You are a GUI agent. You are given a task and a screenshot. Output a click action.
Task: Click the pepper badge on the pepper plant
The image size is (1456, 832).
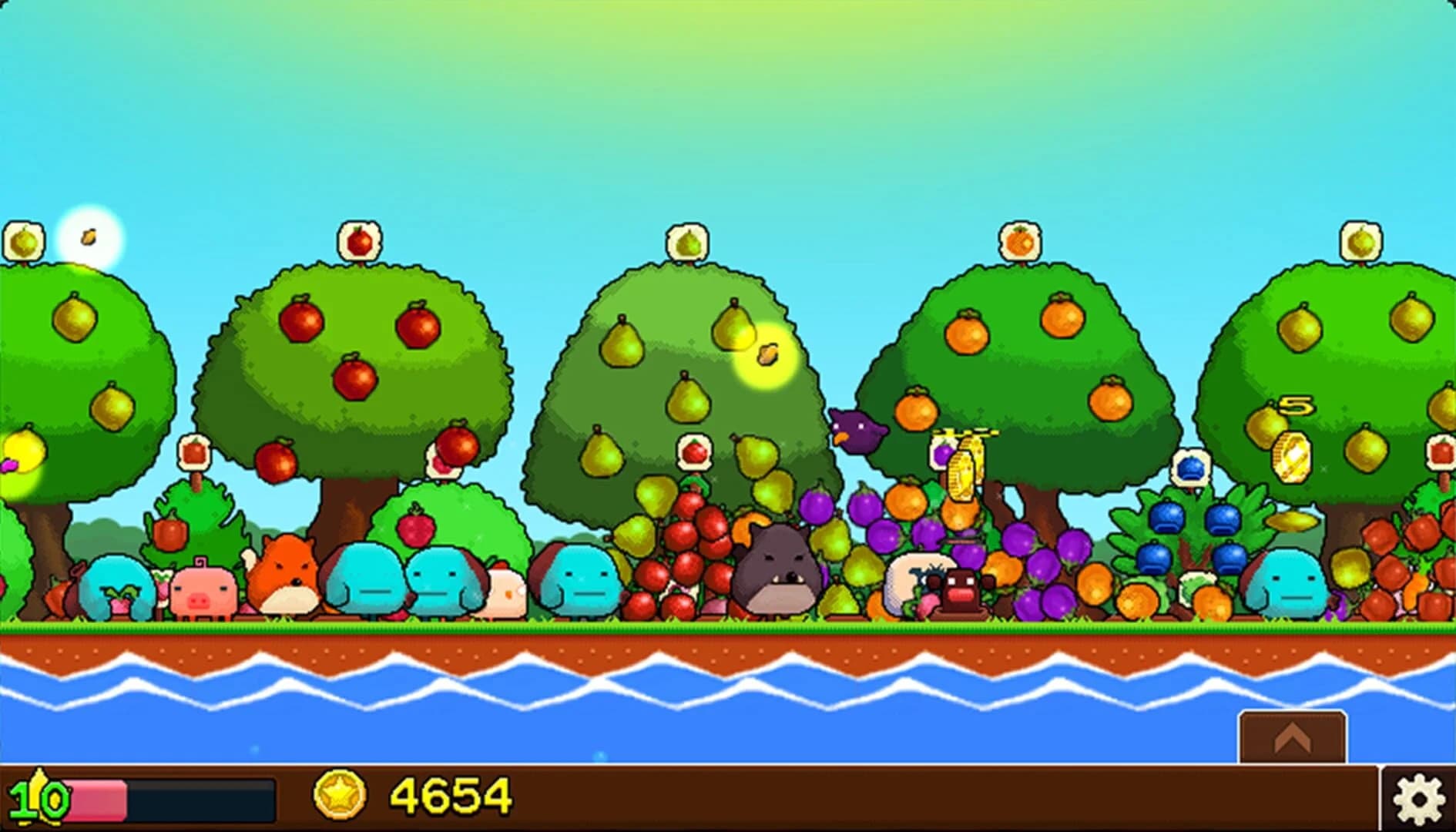click(x=194, y=451)
